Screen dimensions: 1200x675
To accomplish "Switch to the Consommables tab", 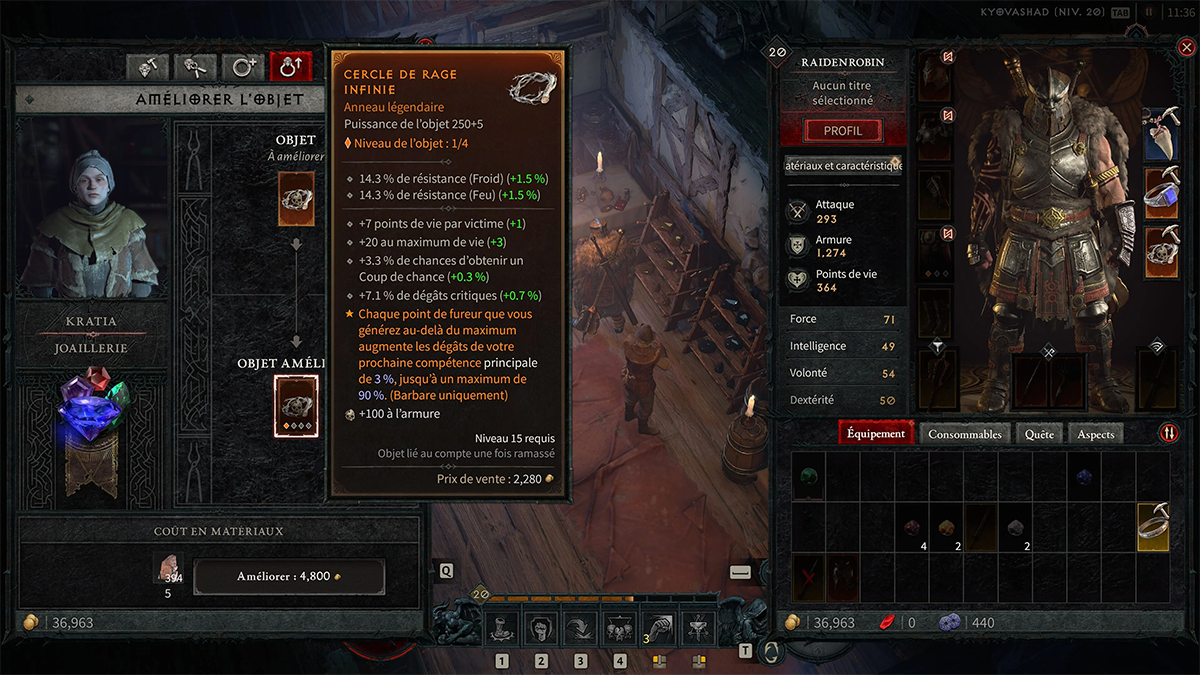I will tap(964, 434).
